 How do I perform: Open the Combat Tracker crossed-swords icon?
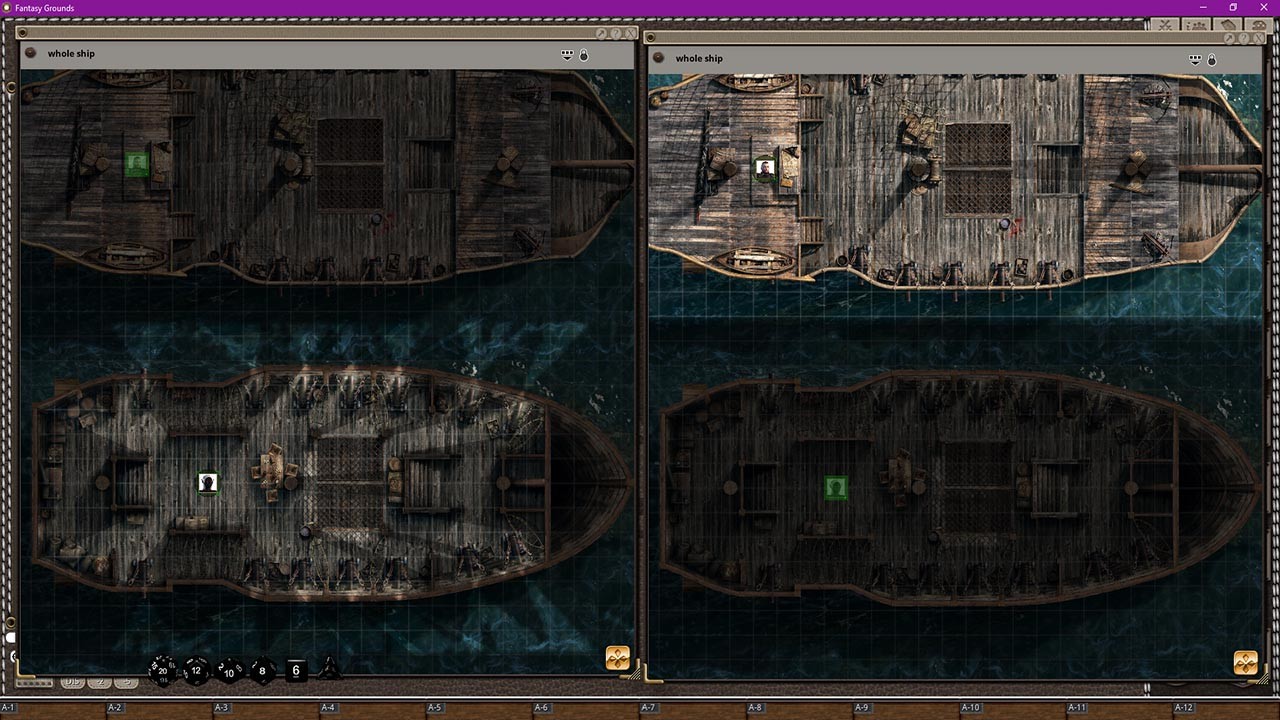(1166, 24)
